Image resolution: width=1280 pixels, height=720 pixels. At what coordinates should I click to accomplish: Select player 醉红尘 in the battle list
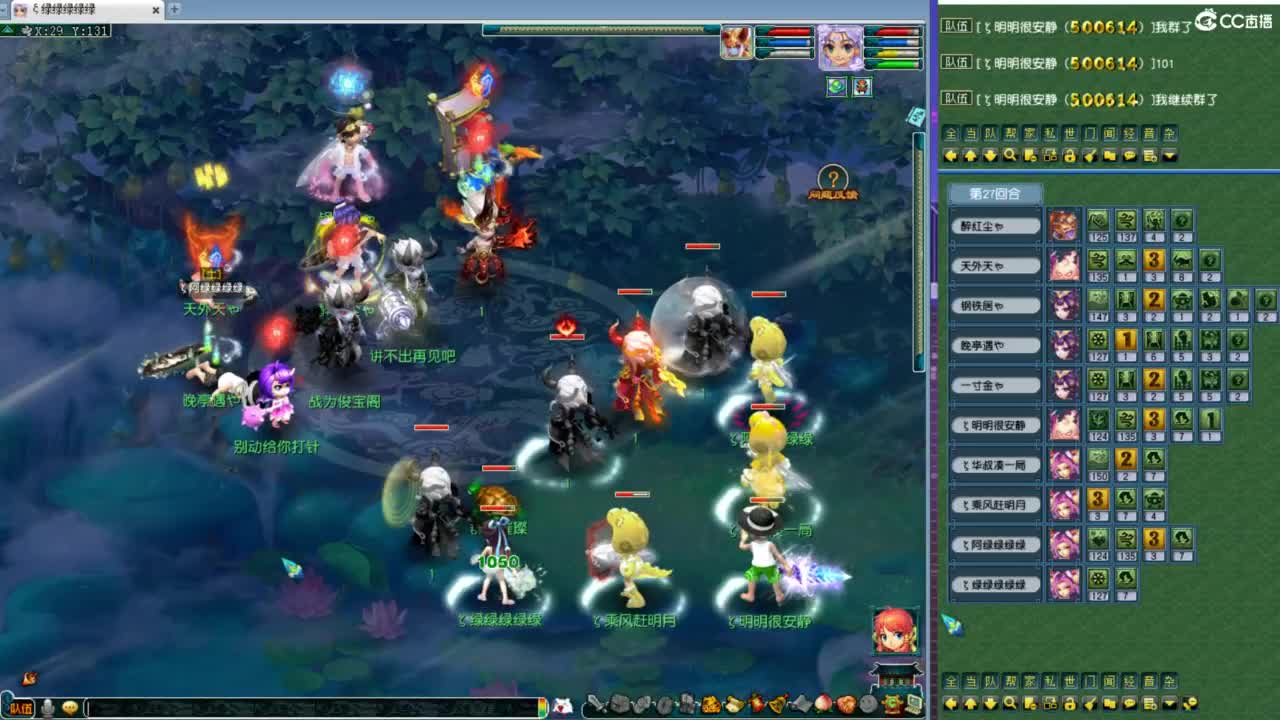[994, 225]
